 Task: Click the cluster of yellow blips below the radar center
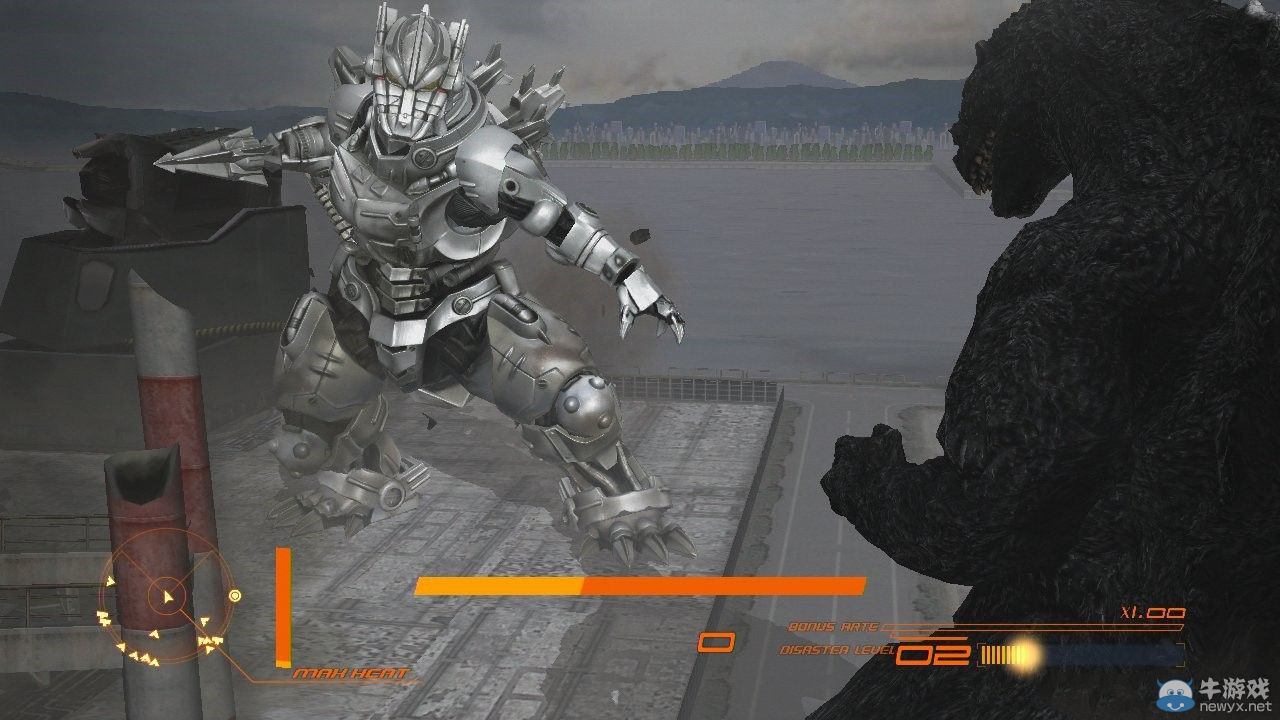click(x=145, y=655)
